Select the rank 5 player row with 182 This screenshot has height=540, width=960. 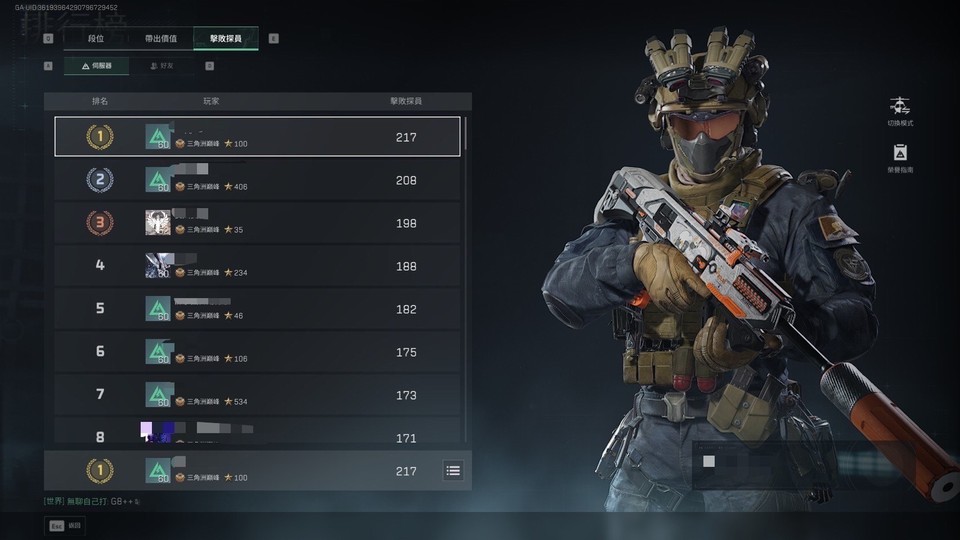coord(257,309)
